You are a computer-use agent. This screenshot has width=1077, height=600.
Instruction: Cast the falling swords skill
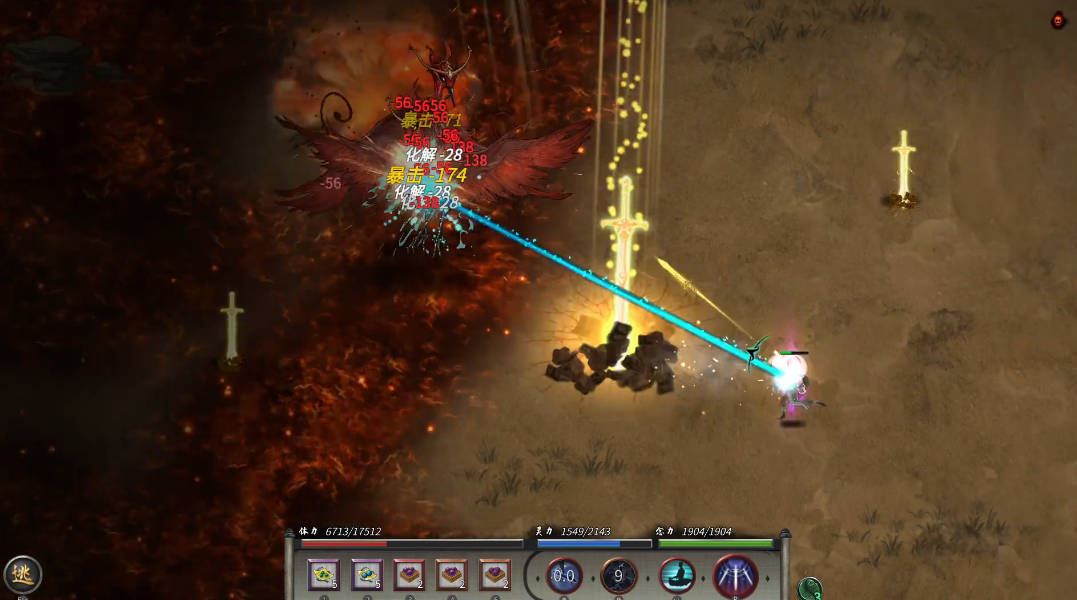[x=735, y=576]
